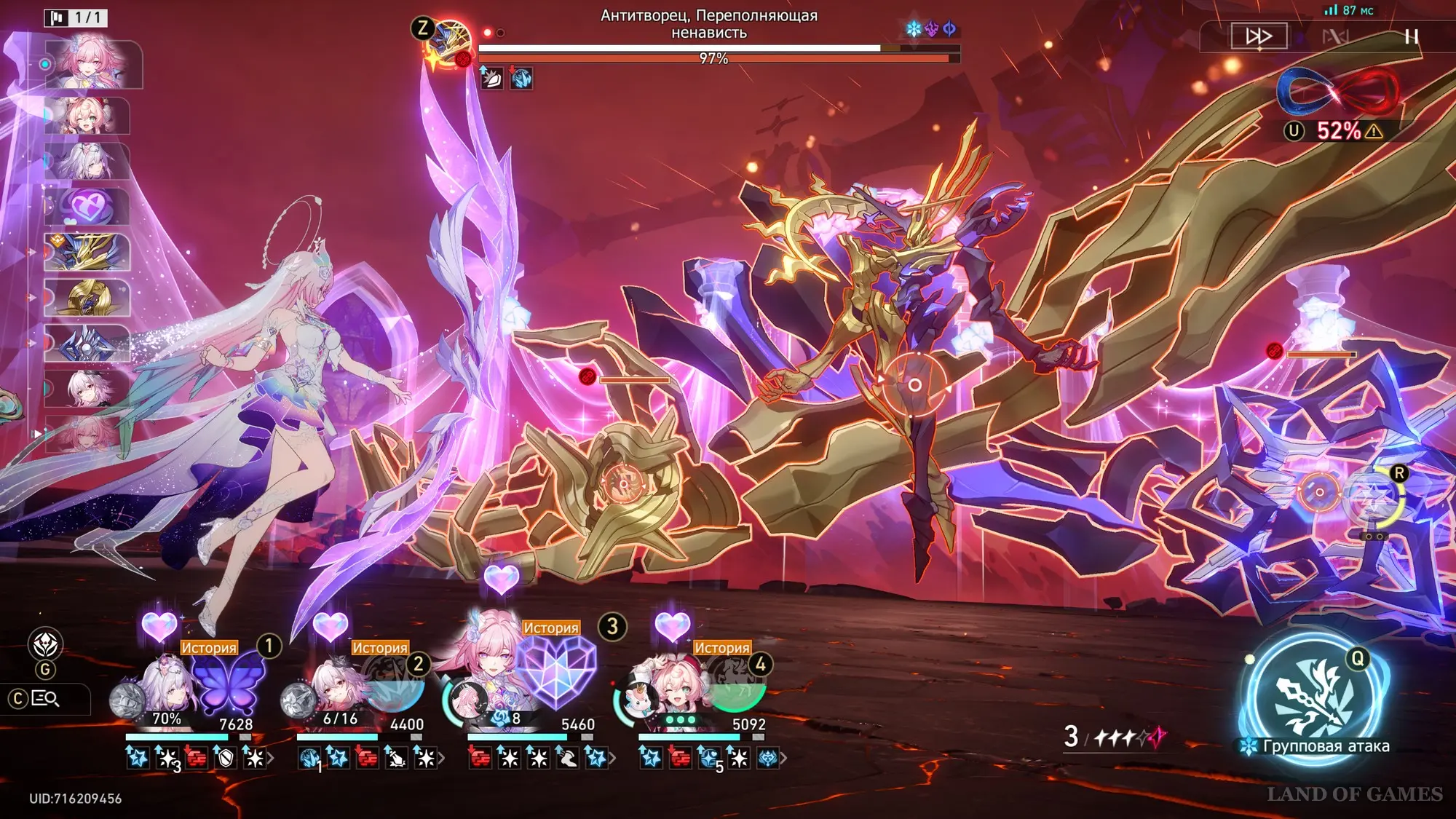This screenshot has width=1456, height=819.
Task: Toggle the double-arrow battle speed button
Action: coord(1259,36)
